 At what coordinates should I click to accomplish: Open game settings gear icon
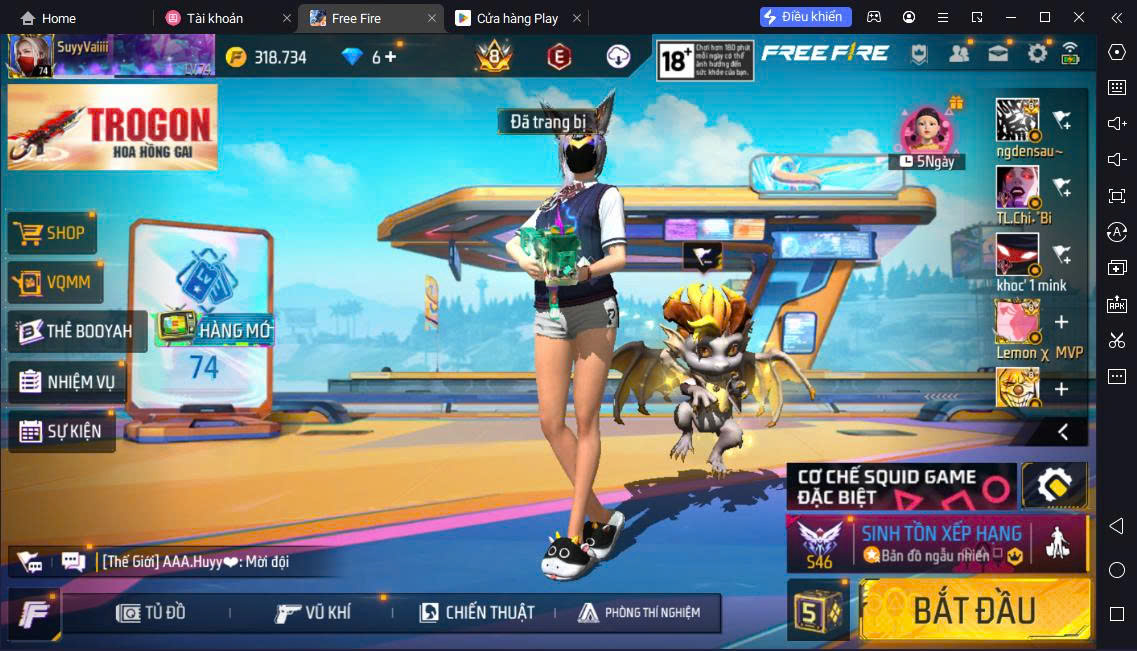tap(1037, 54)
